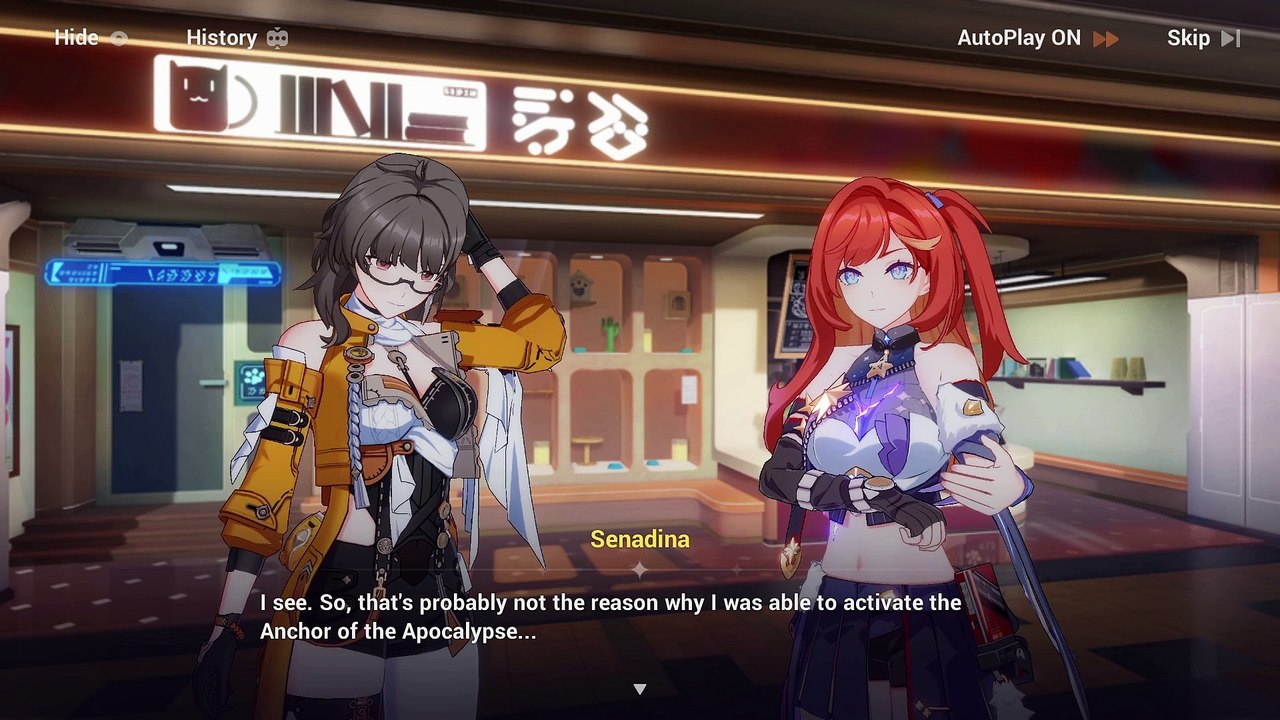Advance dialogue with the down arrow
1280x720 pixels.
coord(640,689)
